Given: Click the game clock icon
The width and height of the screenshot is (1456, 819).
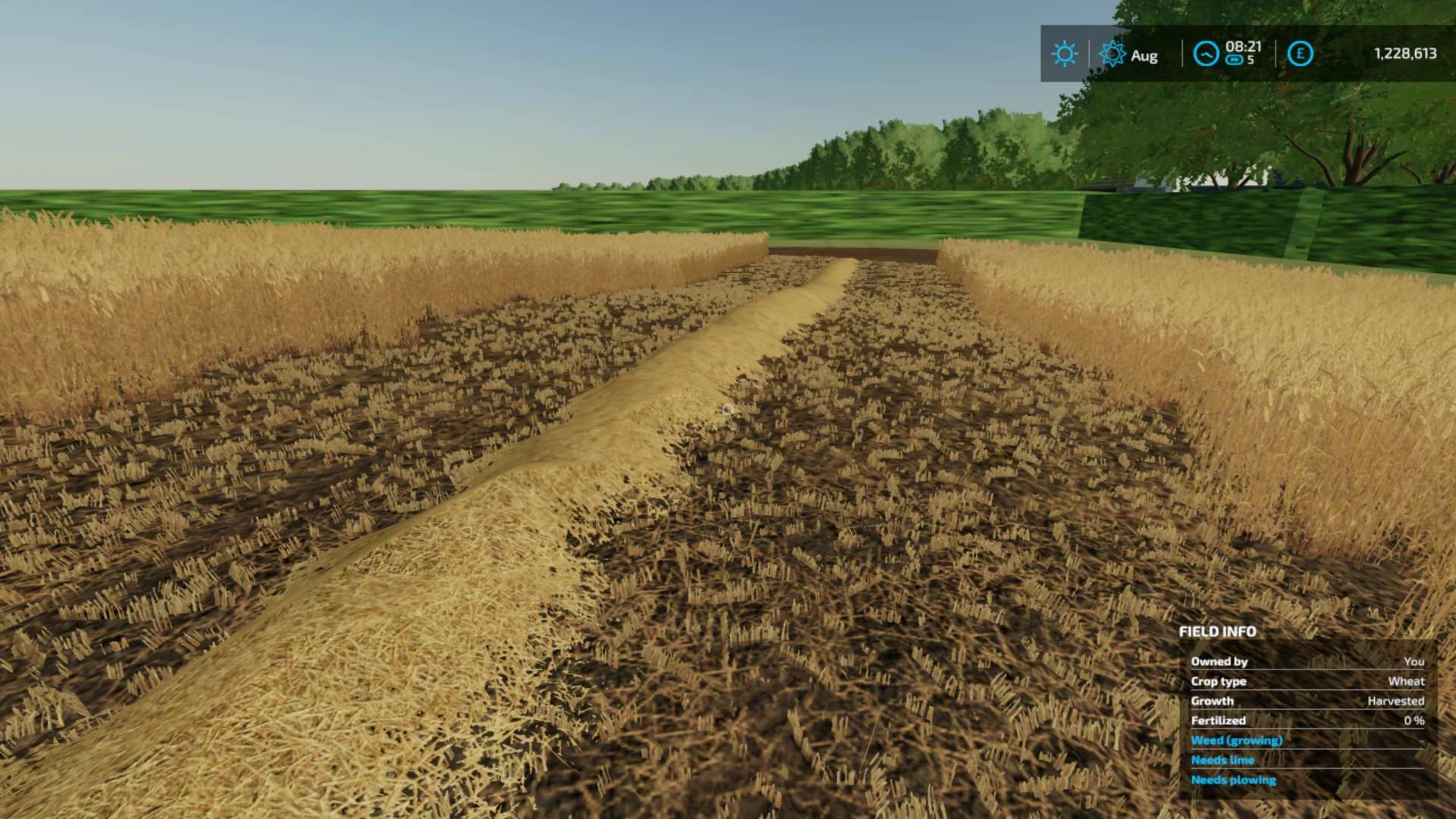Looking at the screenshot, I should pos(1206,54).
